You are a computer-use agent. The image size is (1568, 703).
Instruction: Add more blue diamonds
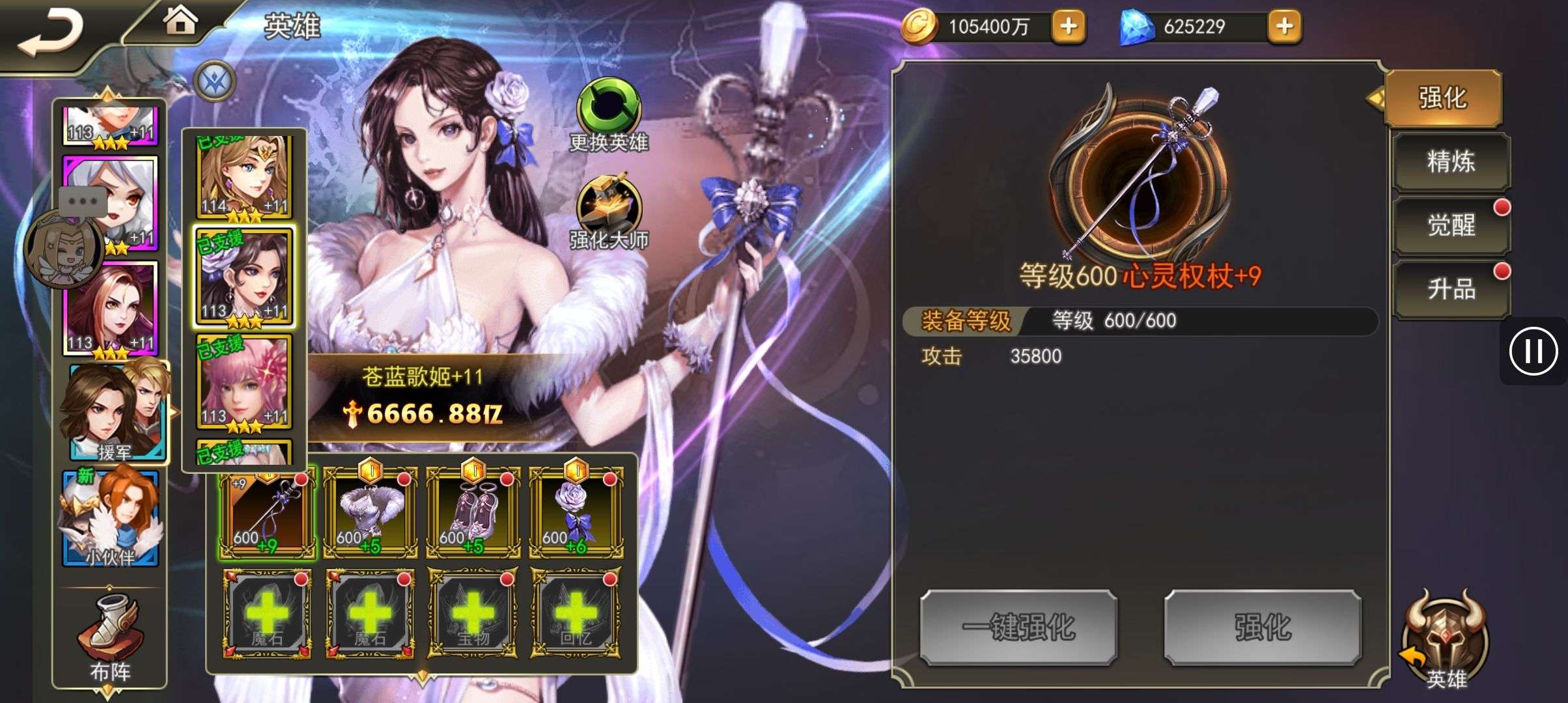(1284, 27)
